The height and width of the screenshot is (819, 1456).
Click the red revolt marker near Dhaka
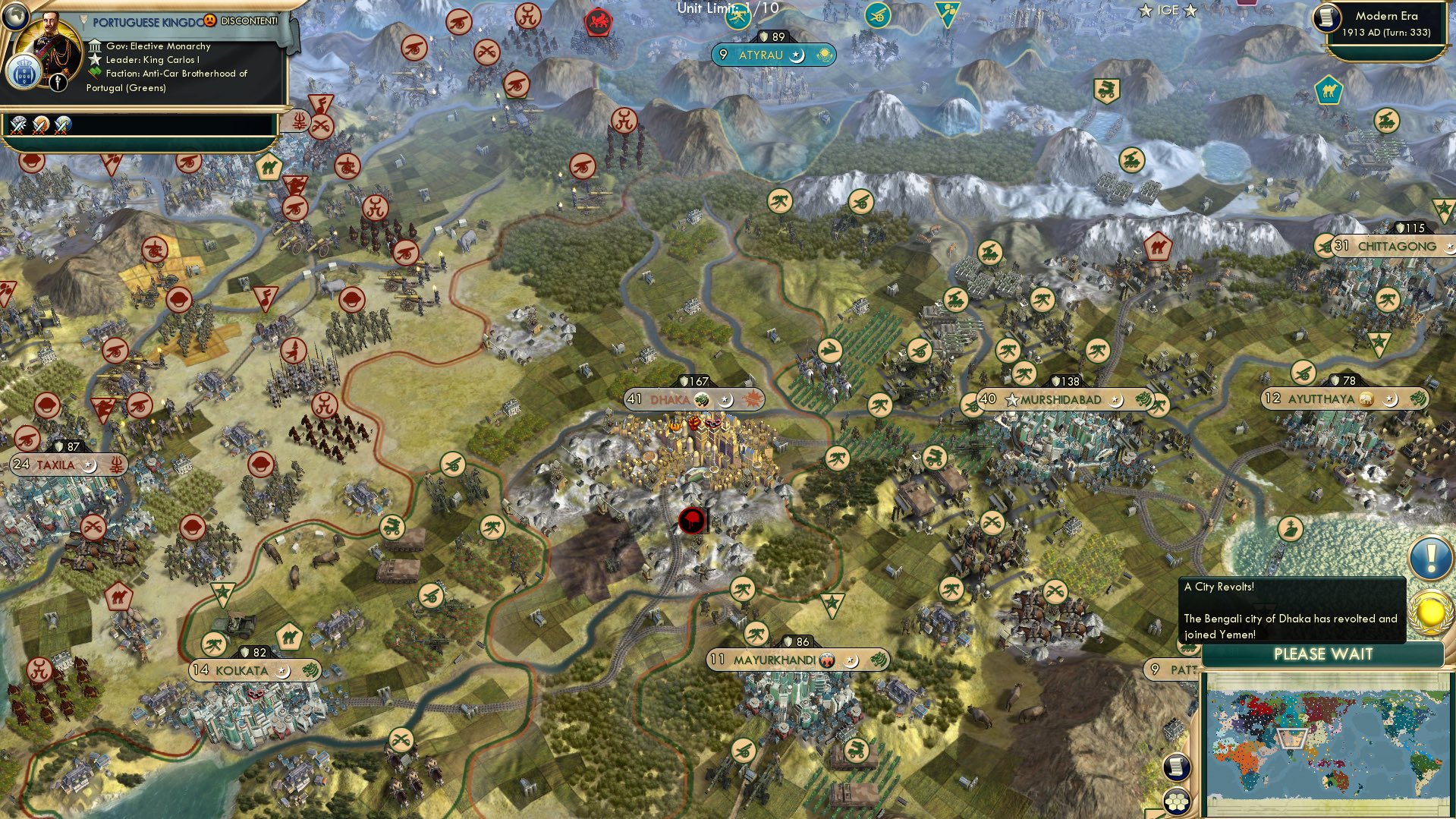point(690,522)
